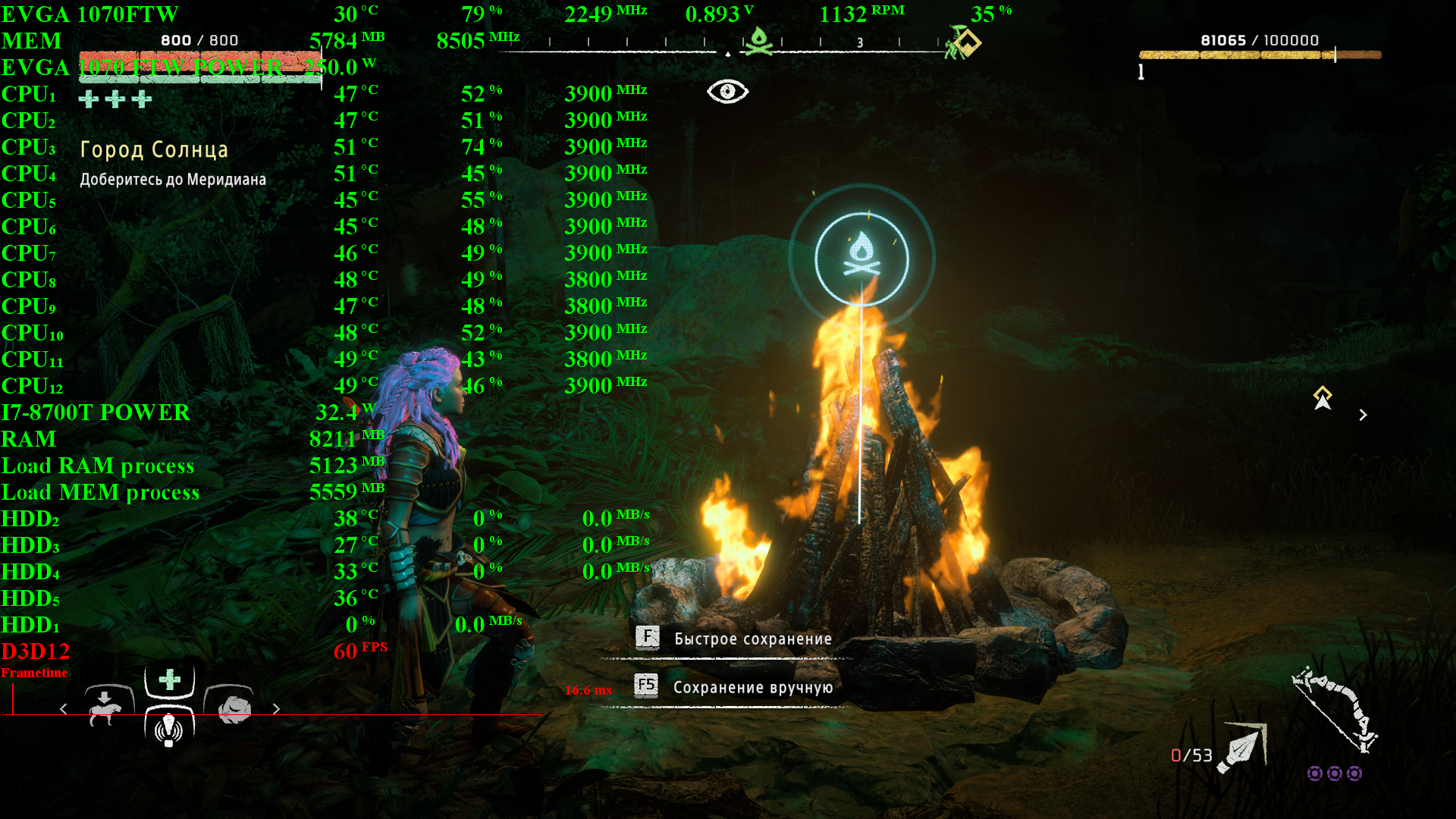The width and height of the screenshot is (1456, 819).
Task: Select the equipped bow weapon icon
Action: pos(1335,710)
